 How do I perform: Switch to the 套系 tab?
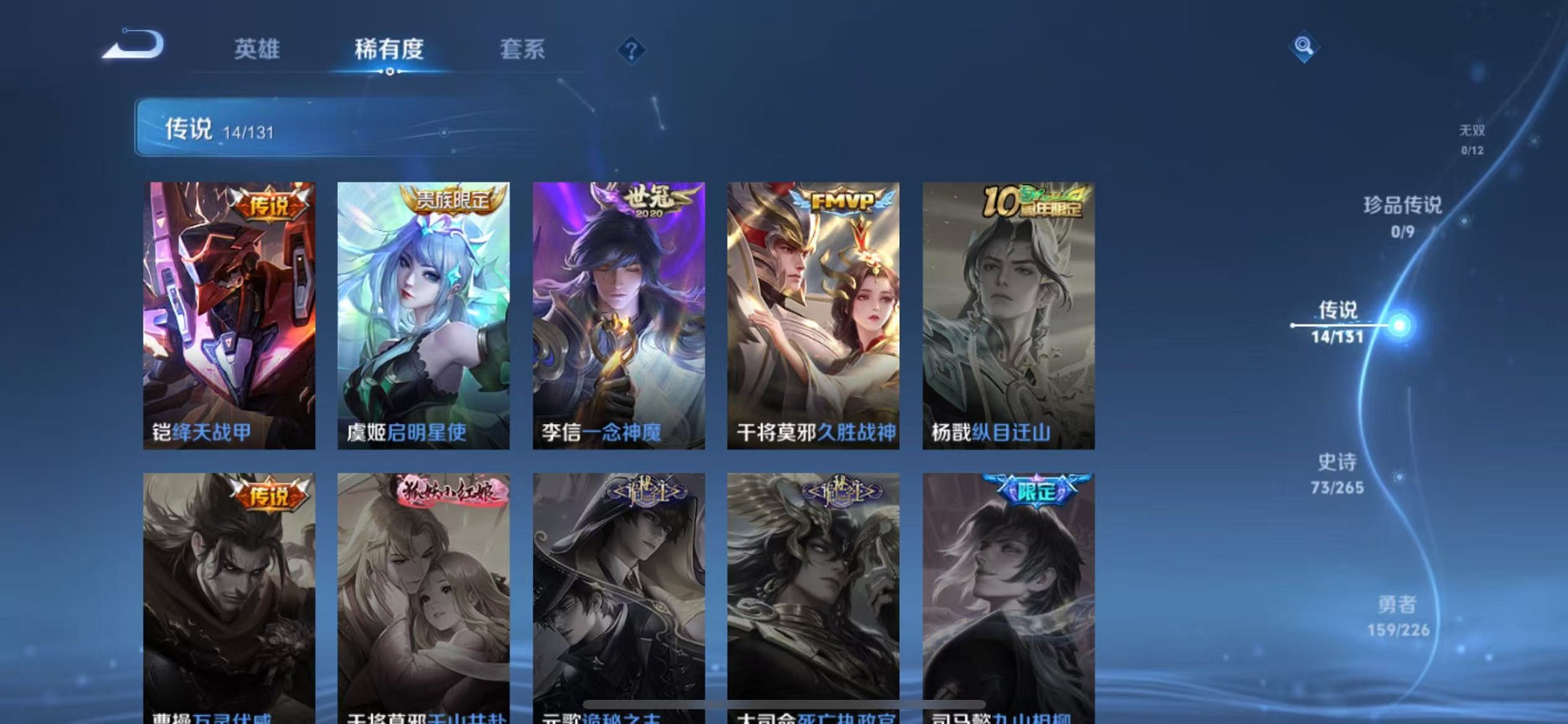coord(522,50)
